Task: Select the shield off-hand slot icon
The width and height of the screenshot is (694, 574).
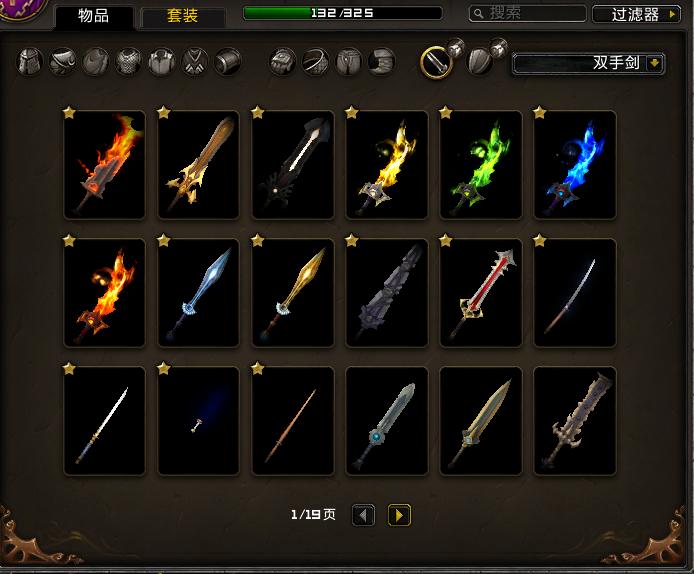Action: 481,62
